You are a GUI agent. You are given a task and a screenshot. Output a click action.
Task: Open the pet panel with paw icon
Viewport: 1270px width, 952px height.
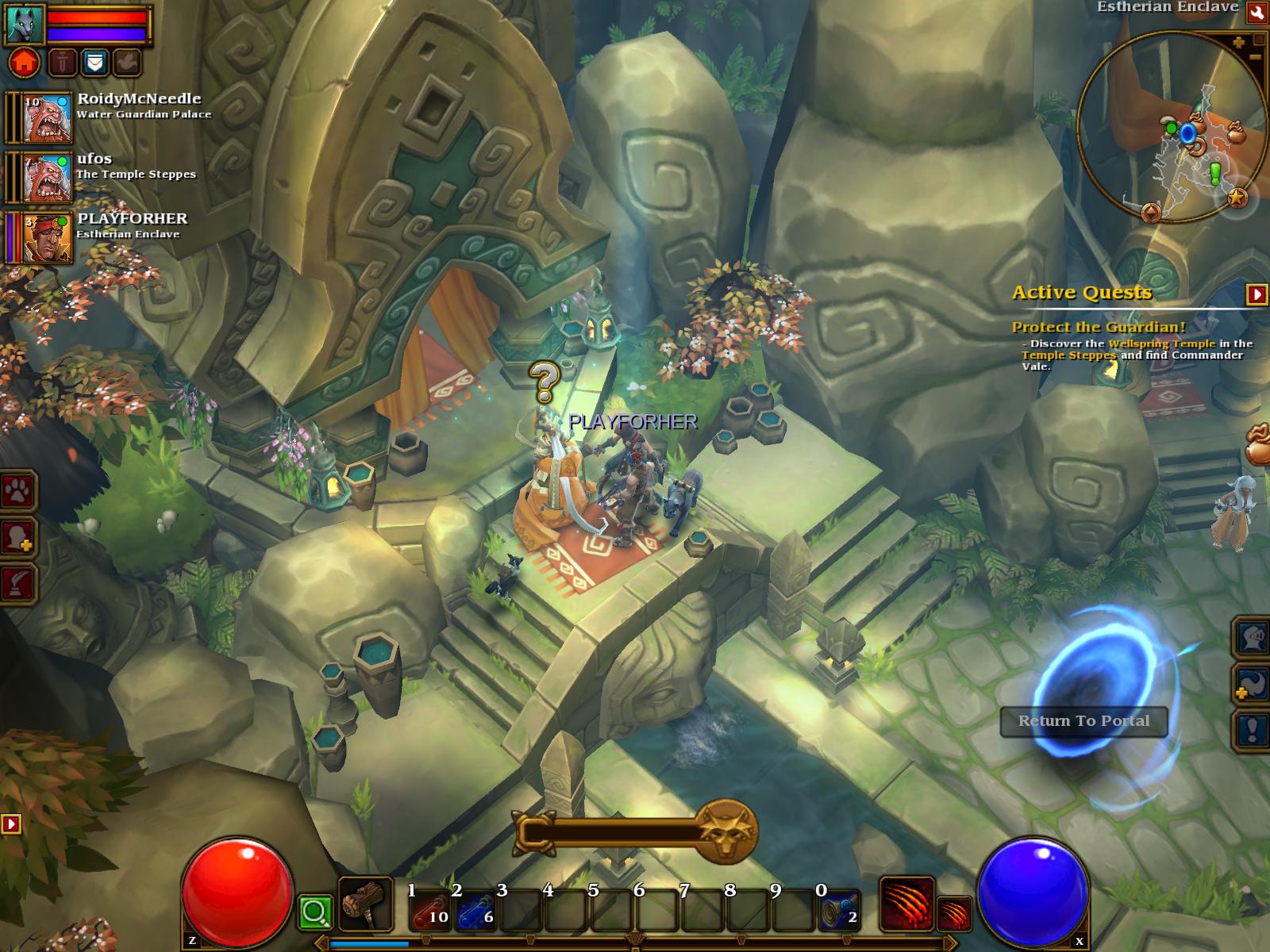(x=18, y=493)
